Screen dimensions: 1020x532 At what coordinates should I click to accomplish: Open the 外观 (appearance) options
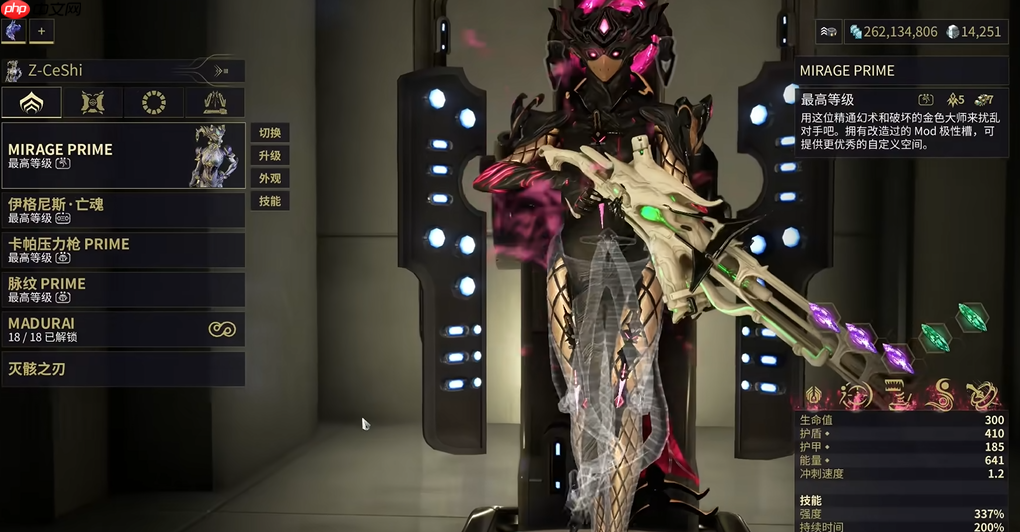(x=269, y=179)
